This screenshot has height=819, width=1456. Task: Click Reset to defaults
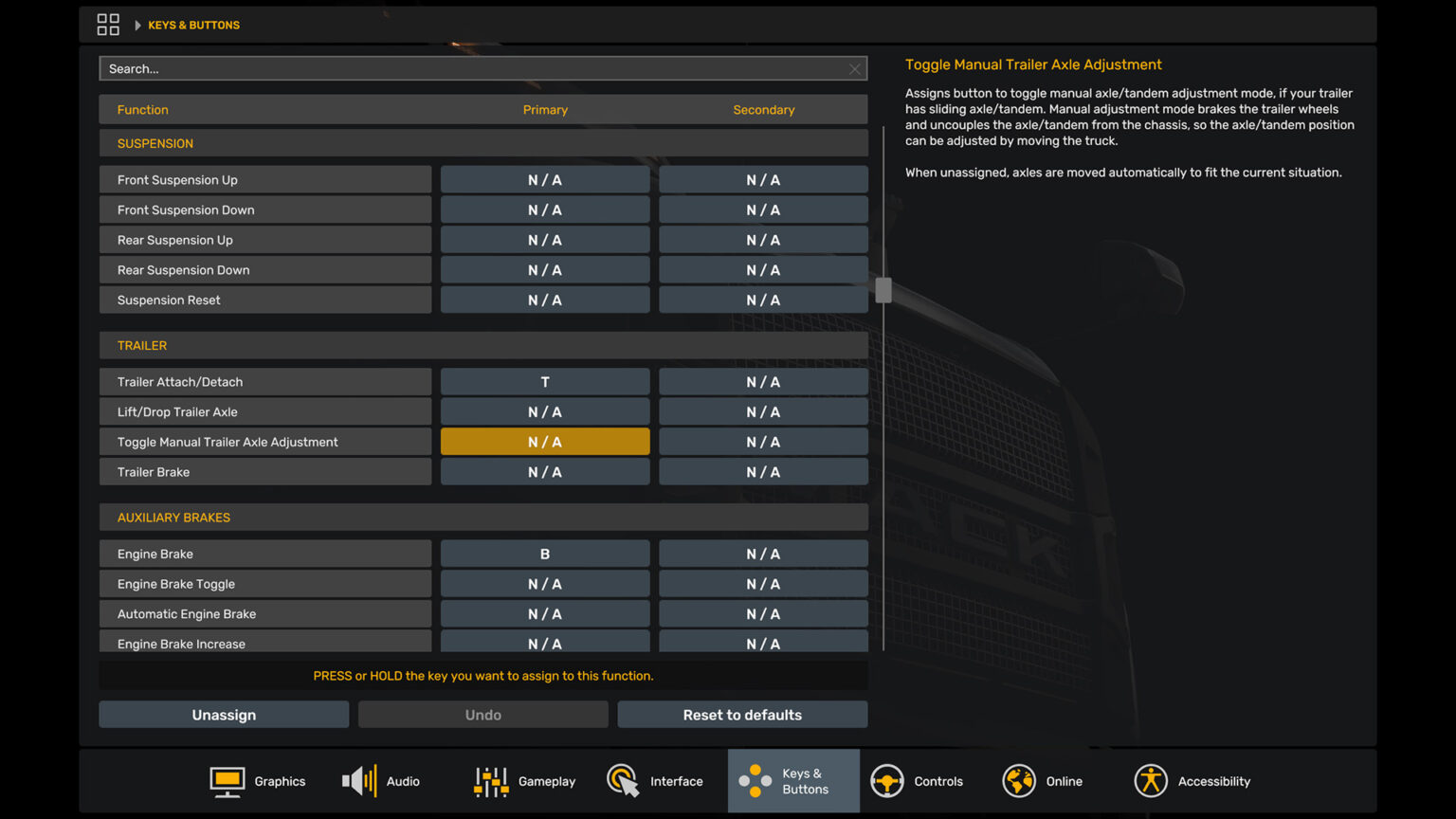click(742, 714)
